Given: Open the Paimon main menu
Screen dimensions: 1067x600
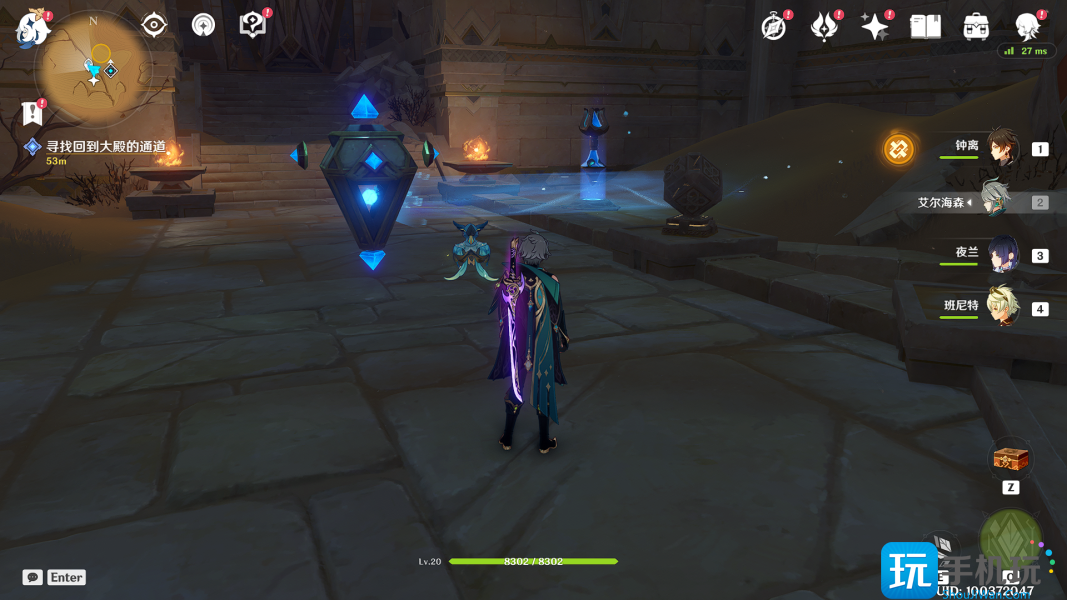Looking at the screenshot, I should (32, 28).
